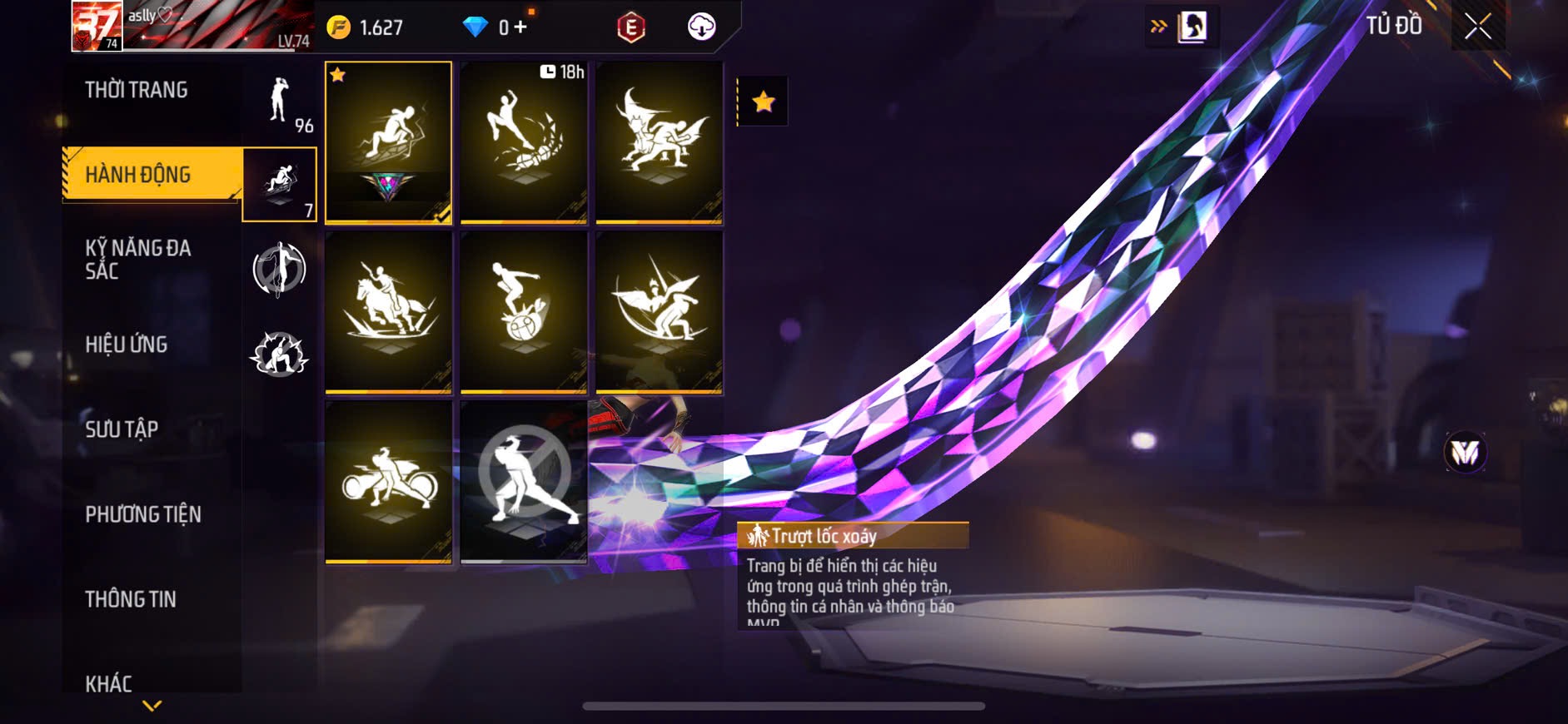Add diamonds with the plus button

coord(520,27)
